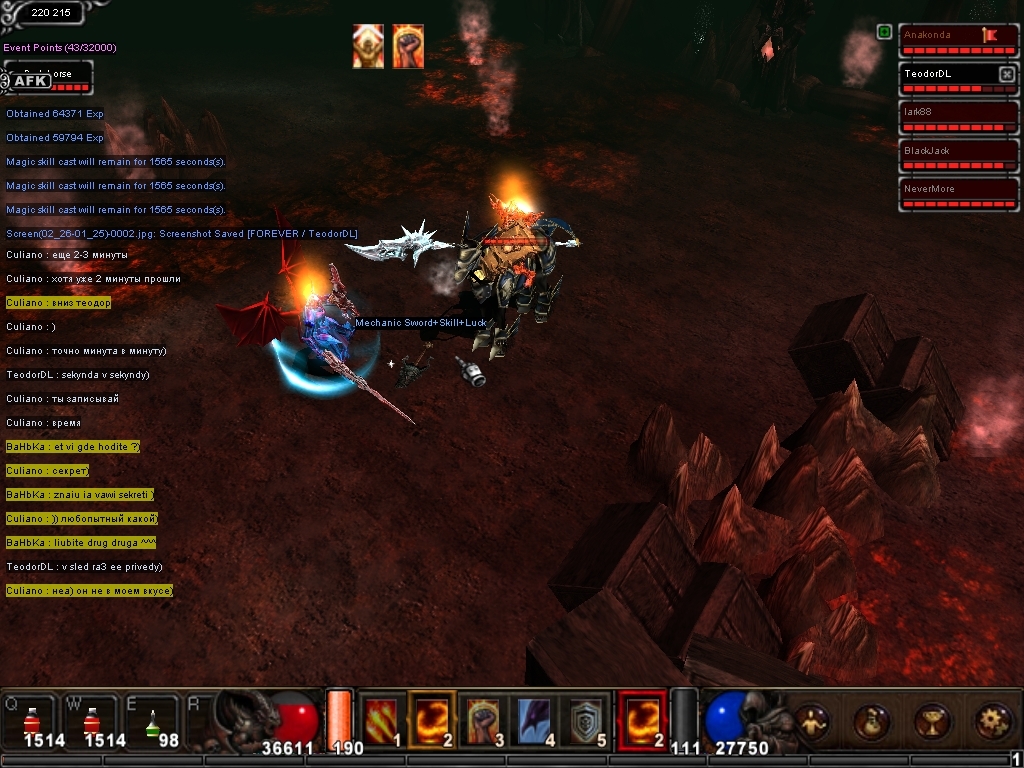Viewport: 1024px width, 768px height.
Task: Toggle the AFK button
Action: tap(30, 81)
